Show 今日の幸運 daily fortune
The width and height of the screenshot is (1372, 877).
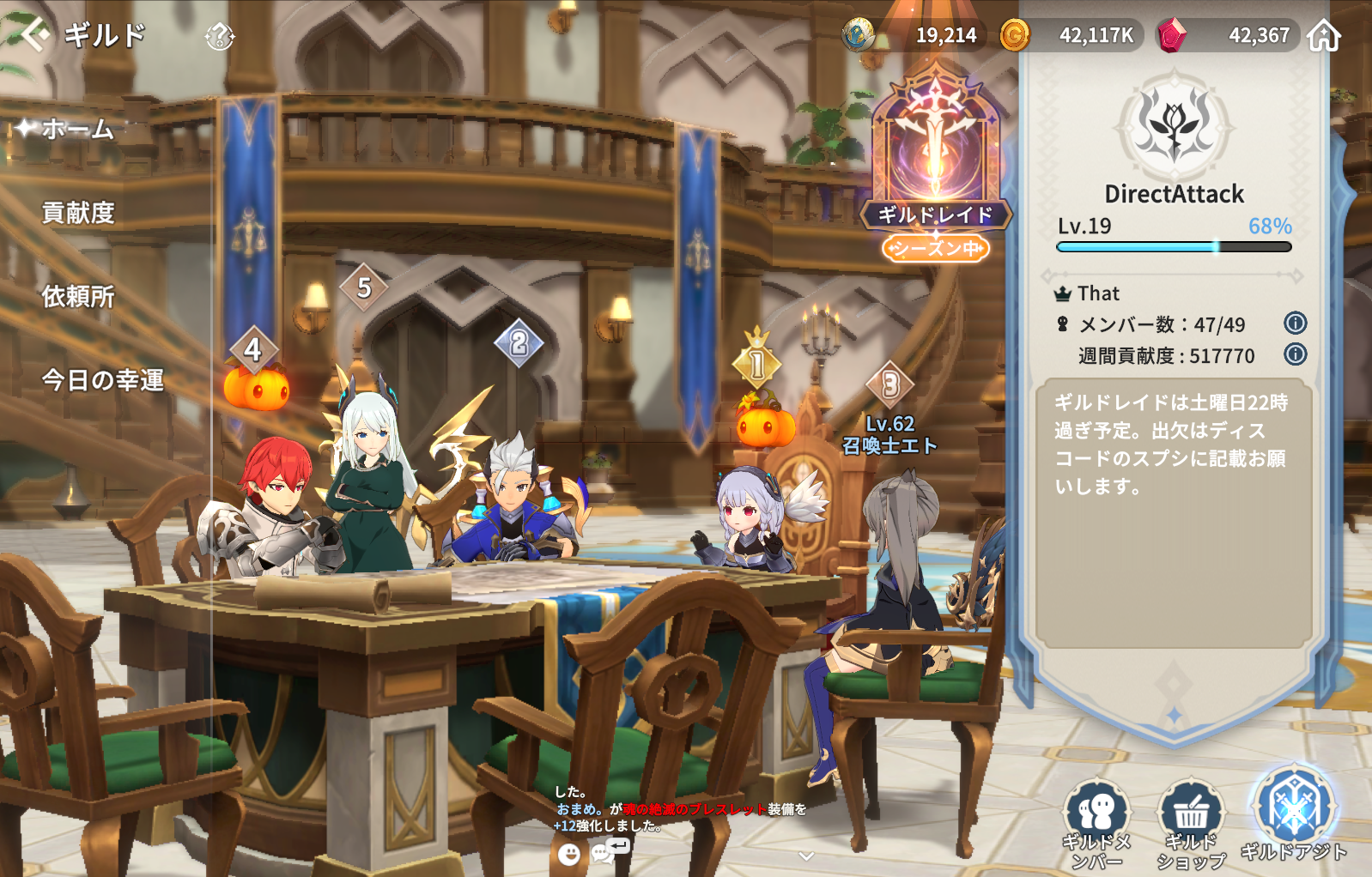102,380
